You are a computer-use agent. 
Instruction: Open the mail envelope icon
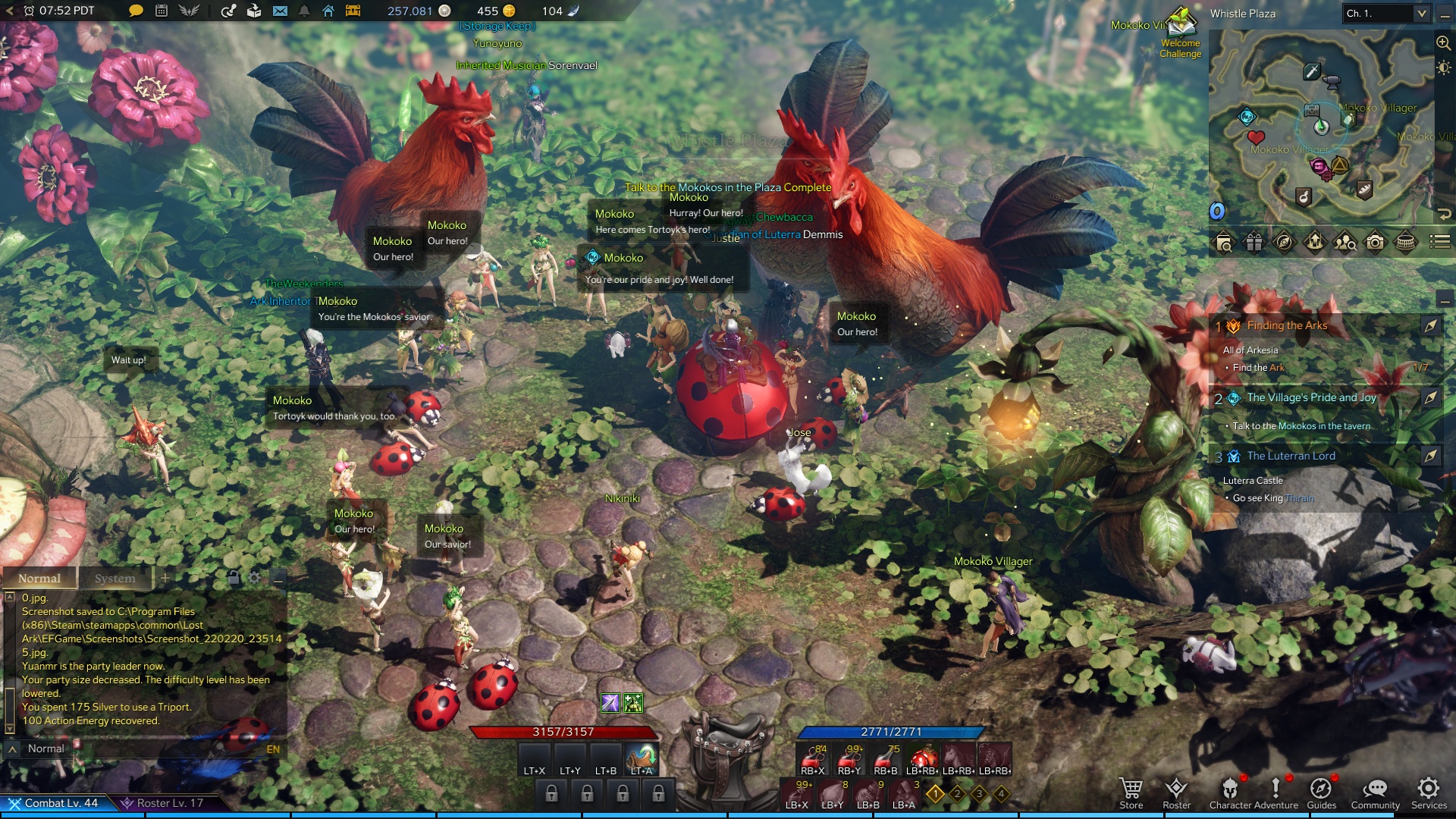pyautogui.click(x=280, y=11)
